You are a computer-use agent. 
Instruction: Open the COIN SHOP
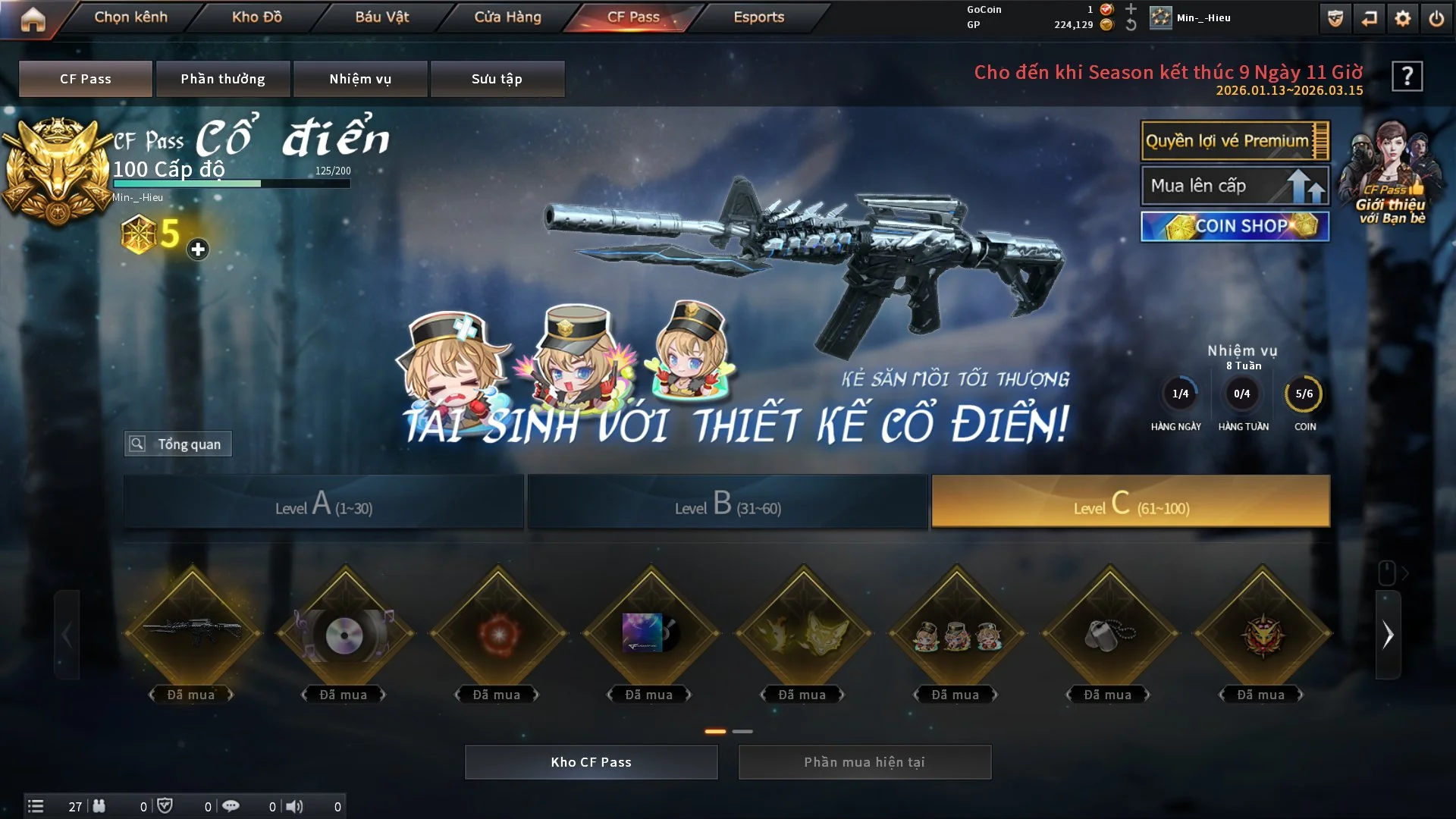[x=1234, y=226]
